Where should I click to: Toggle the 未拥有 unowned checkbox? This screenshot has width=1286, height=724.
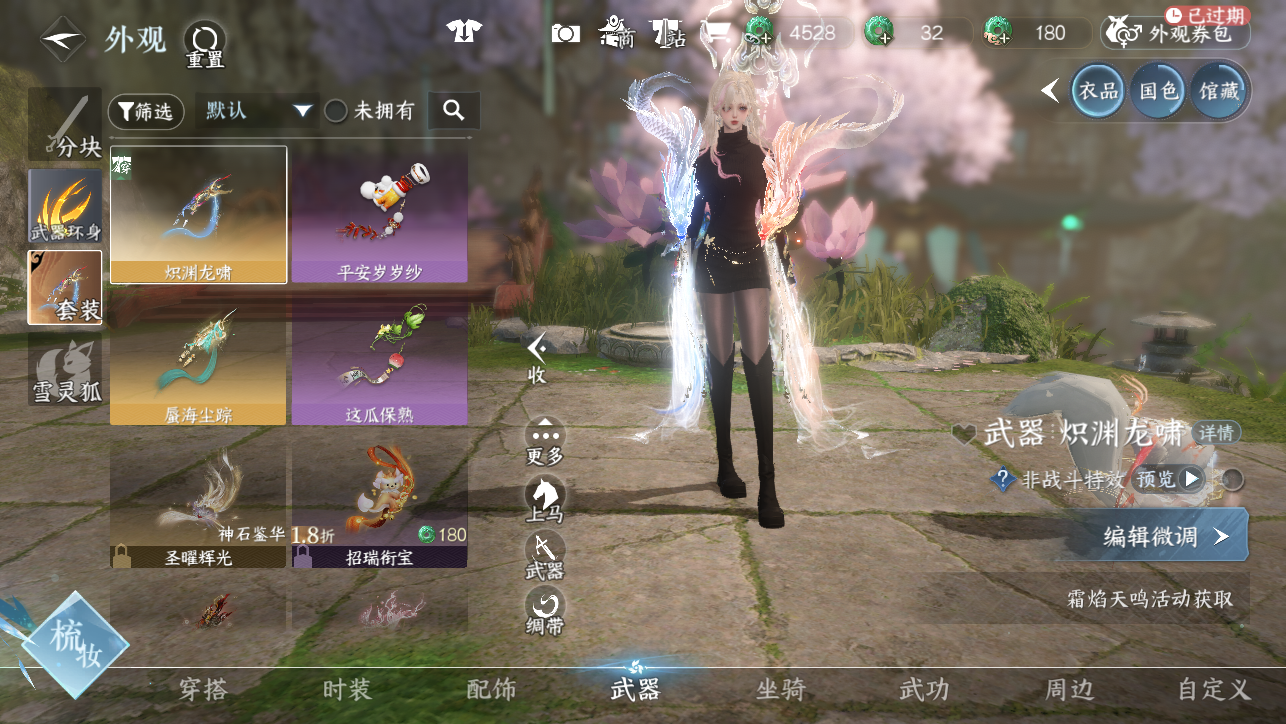pos(337,111)
